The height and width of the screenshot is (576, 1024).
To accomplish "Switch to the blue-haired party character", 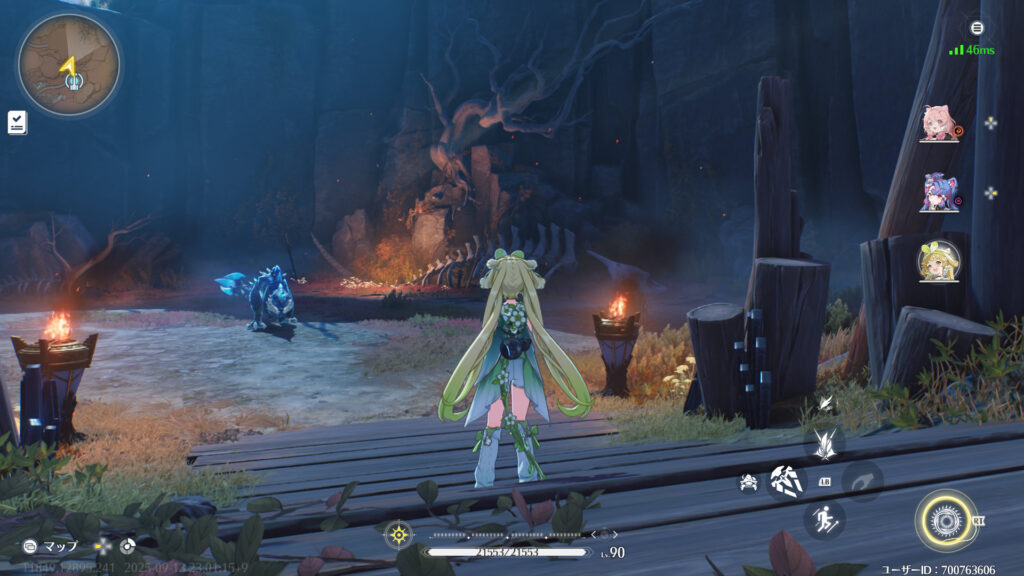I will 939,191.
